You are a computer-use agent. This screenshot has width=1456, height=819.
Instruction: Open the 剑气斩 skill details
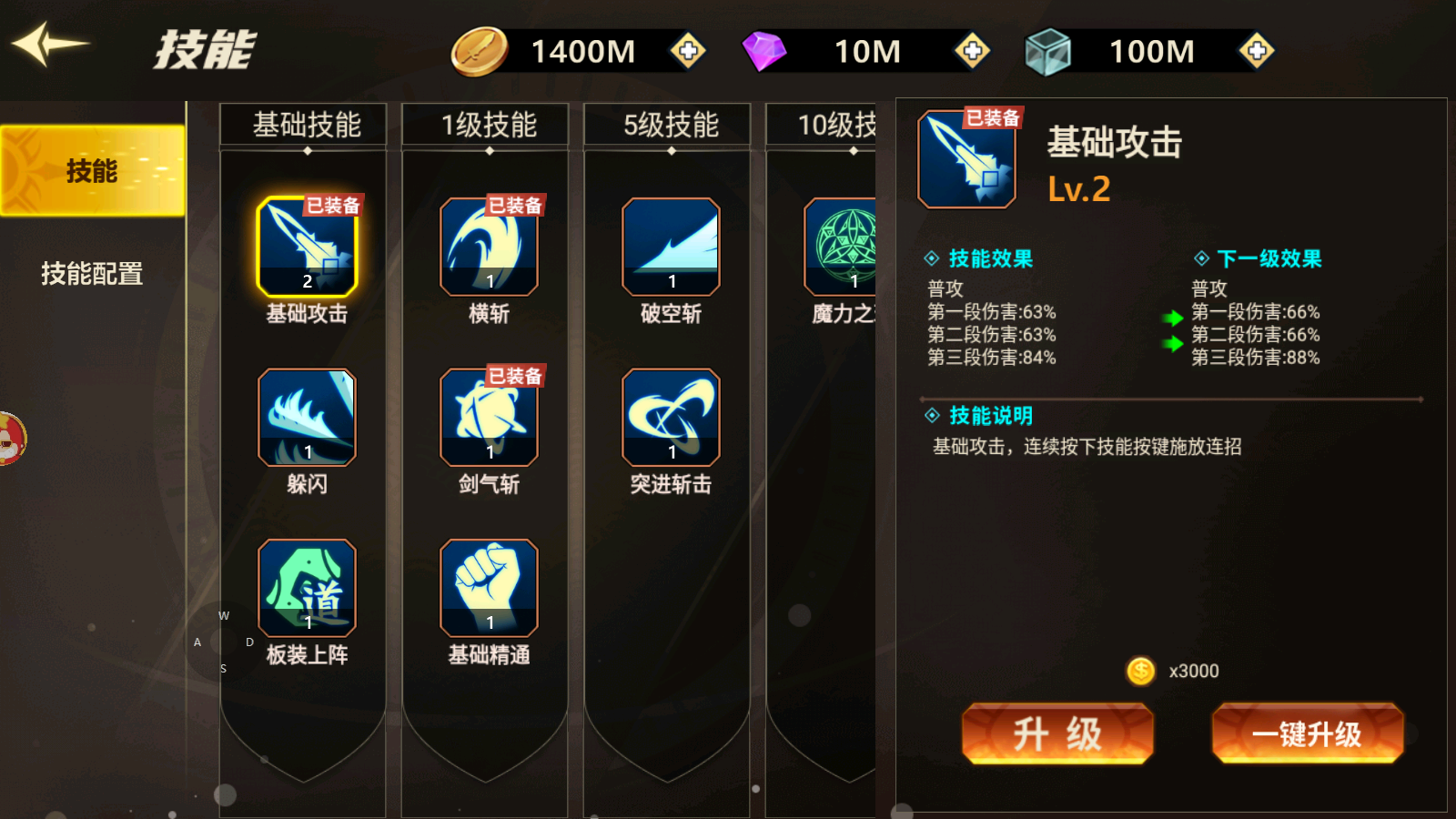click(x=487, y=417)
